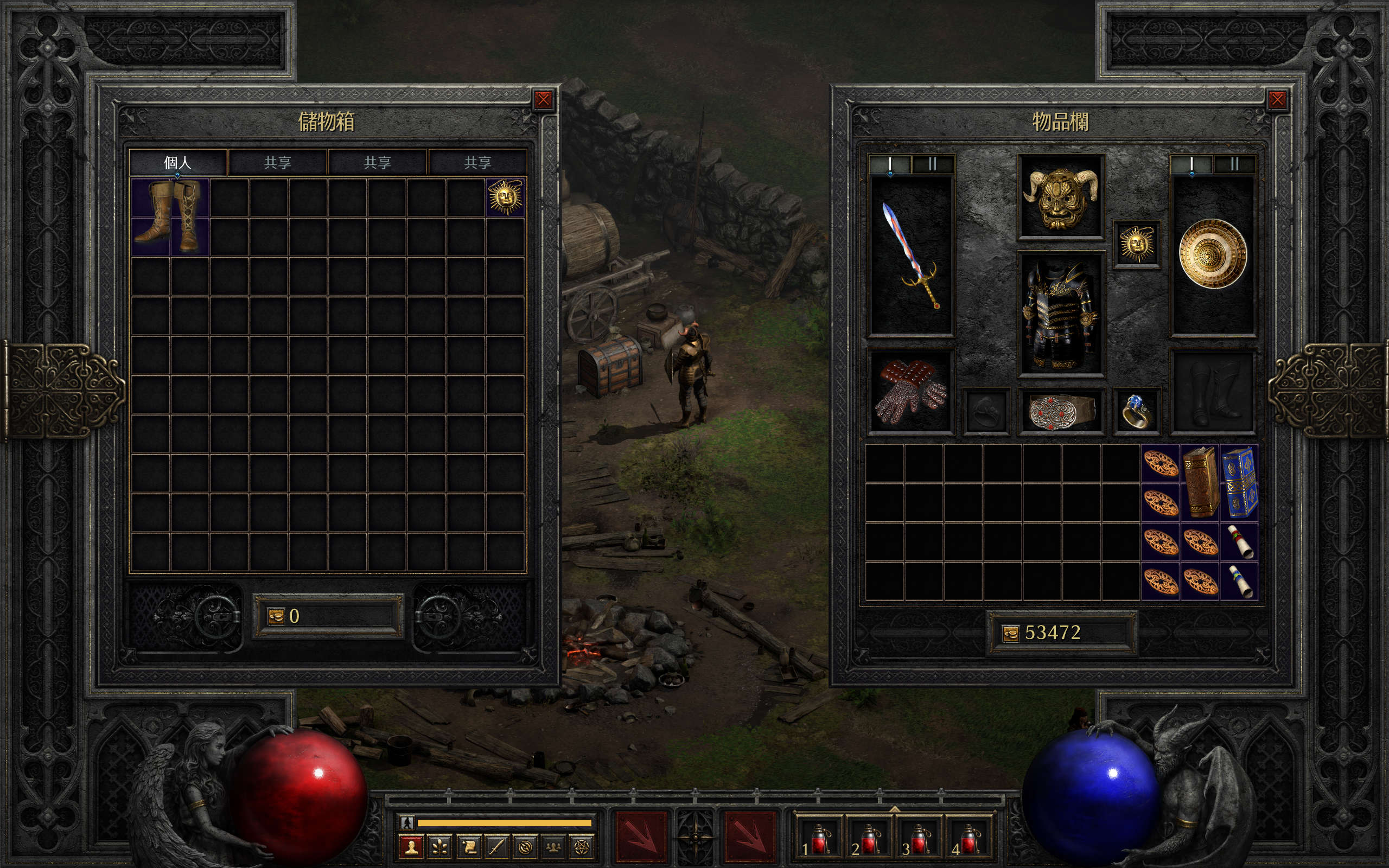This screenshot has width=1389, height=868.
Task: Select the sun amulet stored in stash
Action: 505,197
